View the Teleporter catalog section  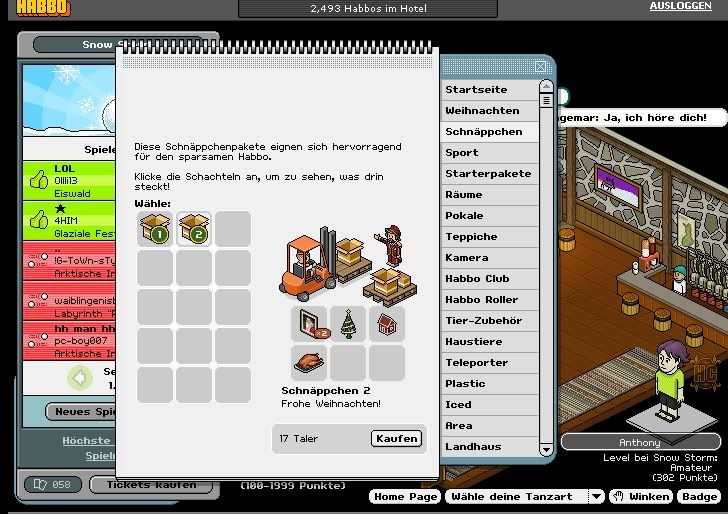click(x=476, y=363)
